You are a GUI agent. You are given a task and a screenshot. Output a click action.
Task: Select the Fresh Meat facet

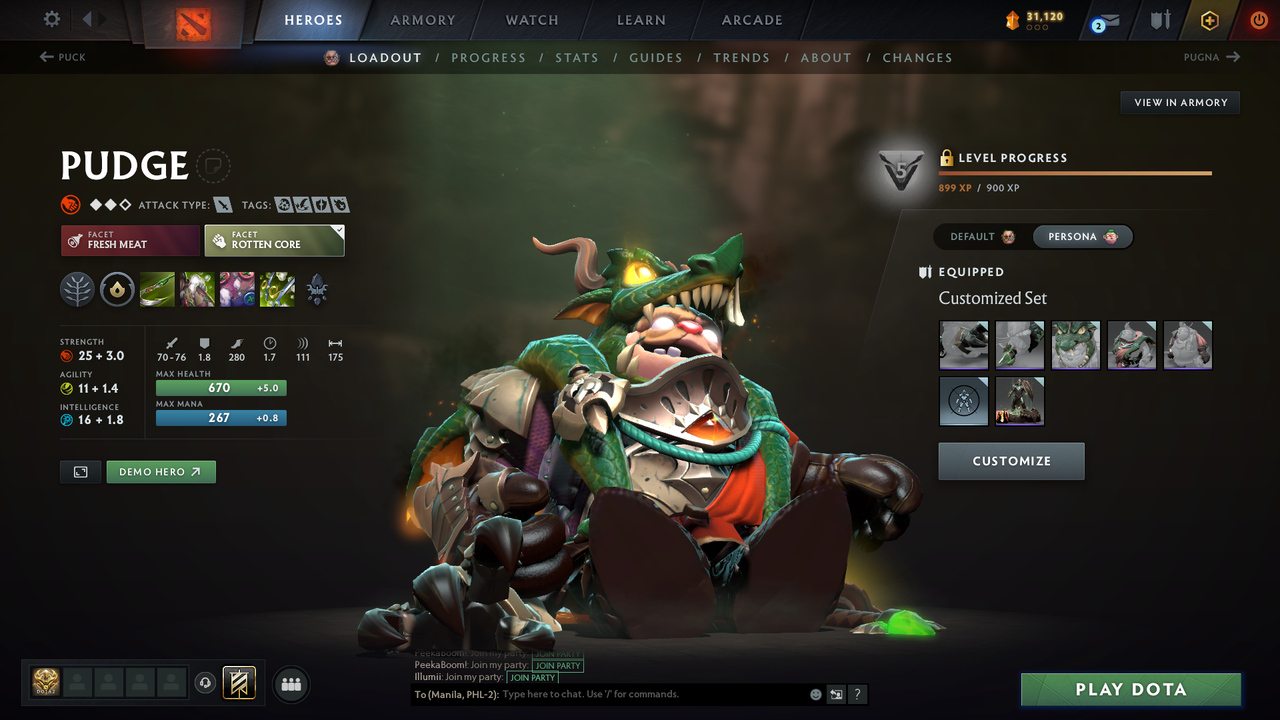(130, 241)
